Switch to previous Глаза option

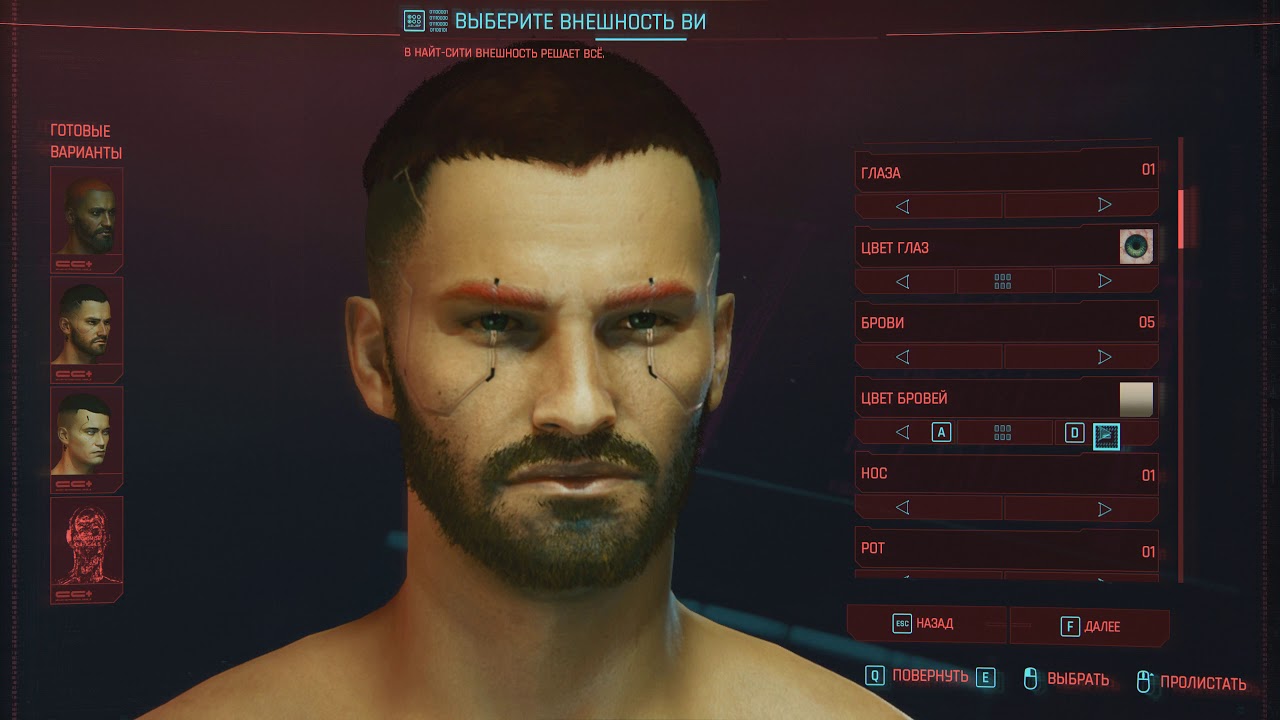click(x=902, y=206)
